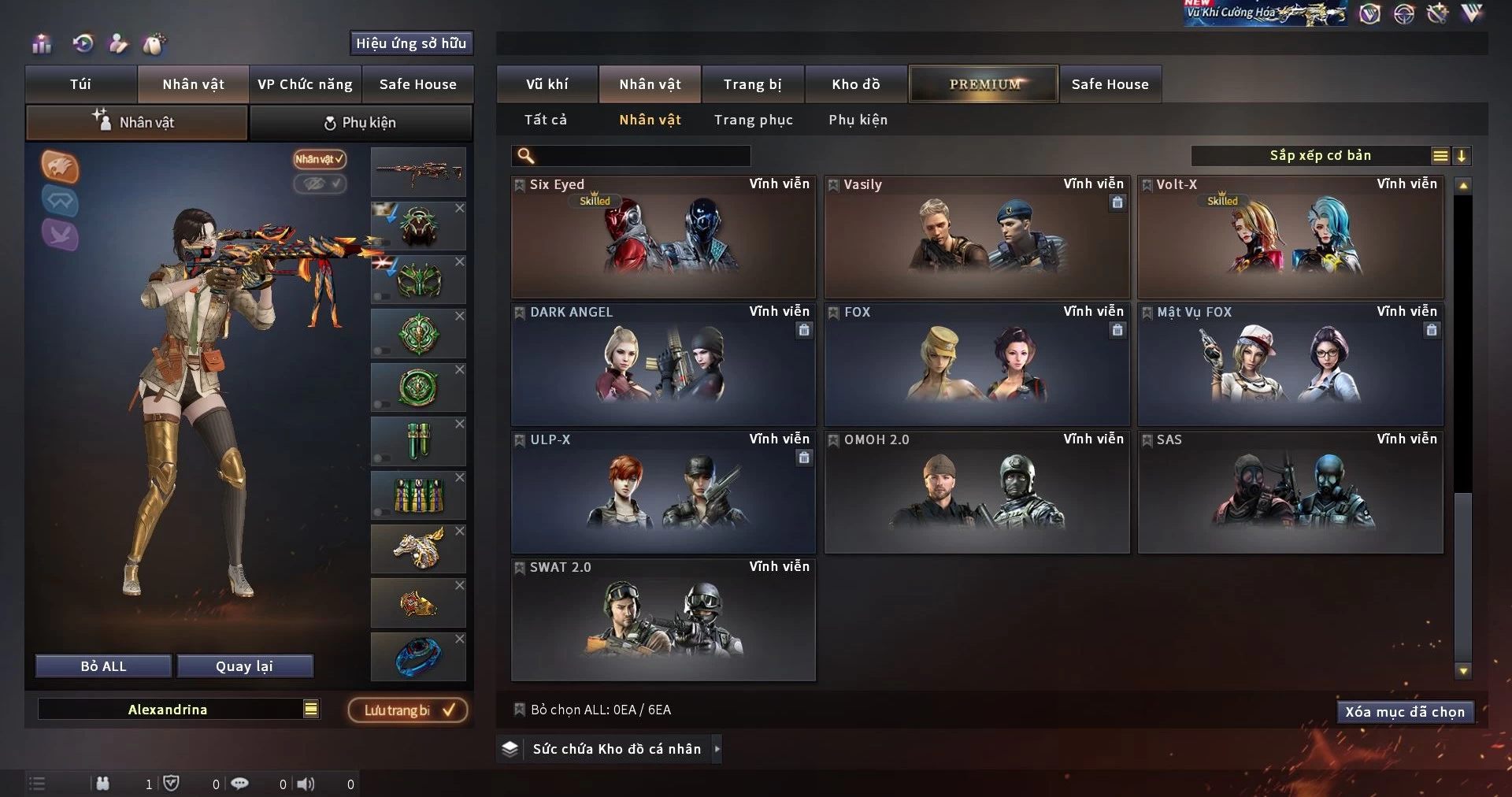Click the Bỏ ALL button
This screenshot has width=1512, height=797.
(103, 666)
